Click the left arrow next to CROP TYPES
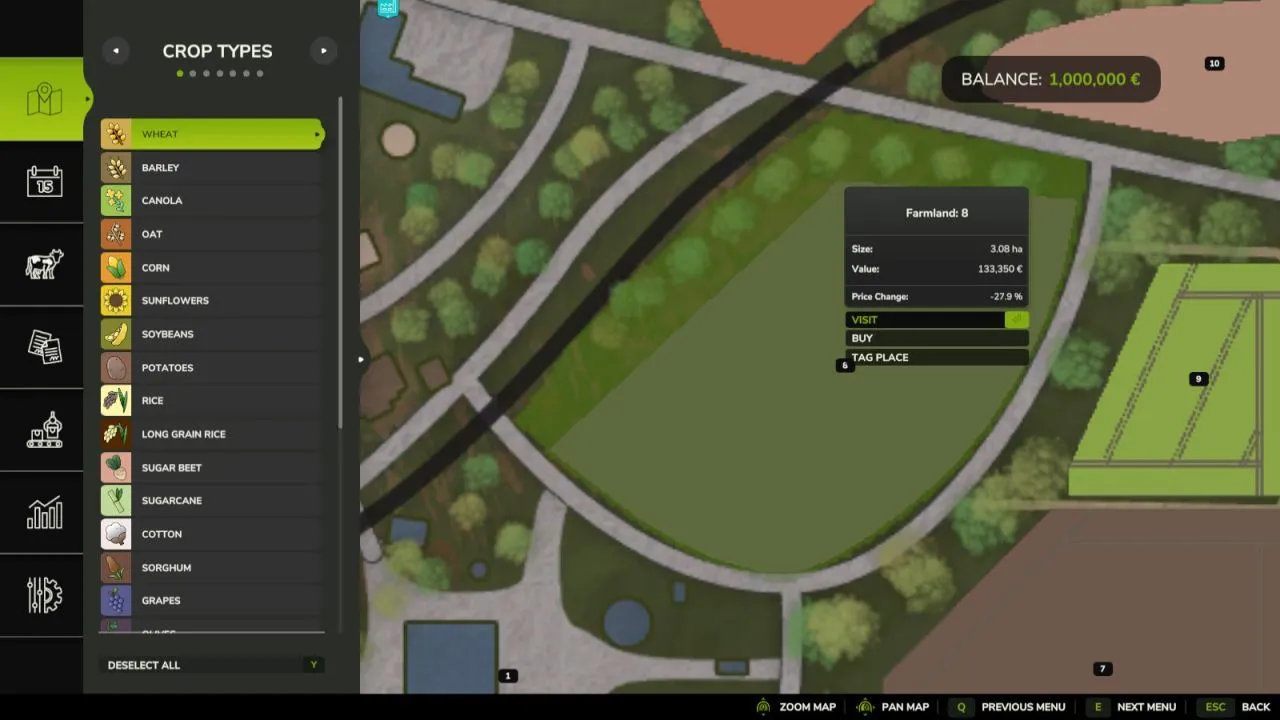Screen dimensions: 1280x720 click(x=115, y=50)
